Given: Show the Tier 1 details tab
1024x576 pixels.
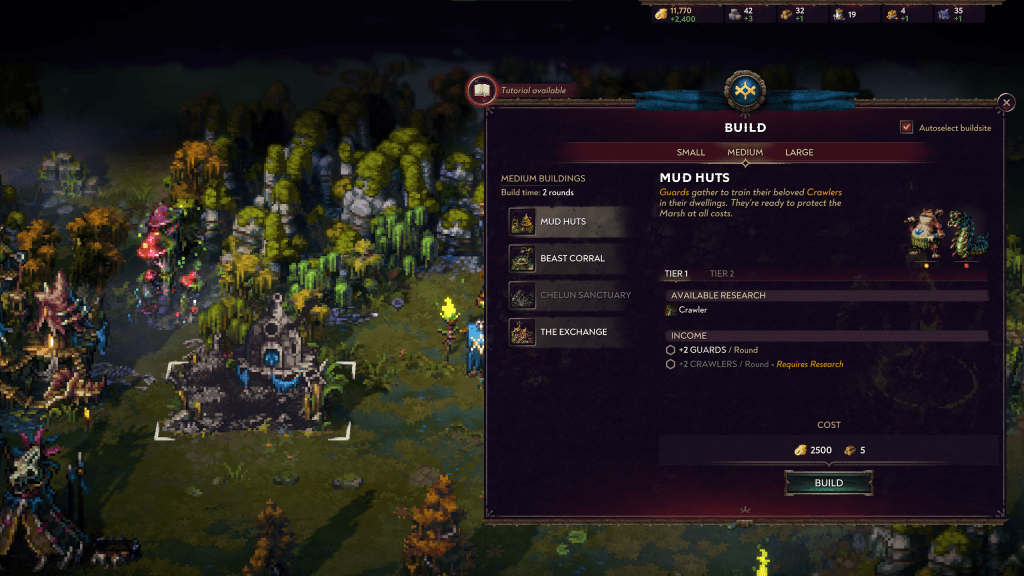Looking at the screenshot, I should 676,273.
